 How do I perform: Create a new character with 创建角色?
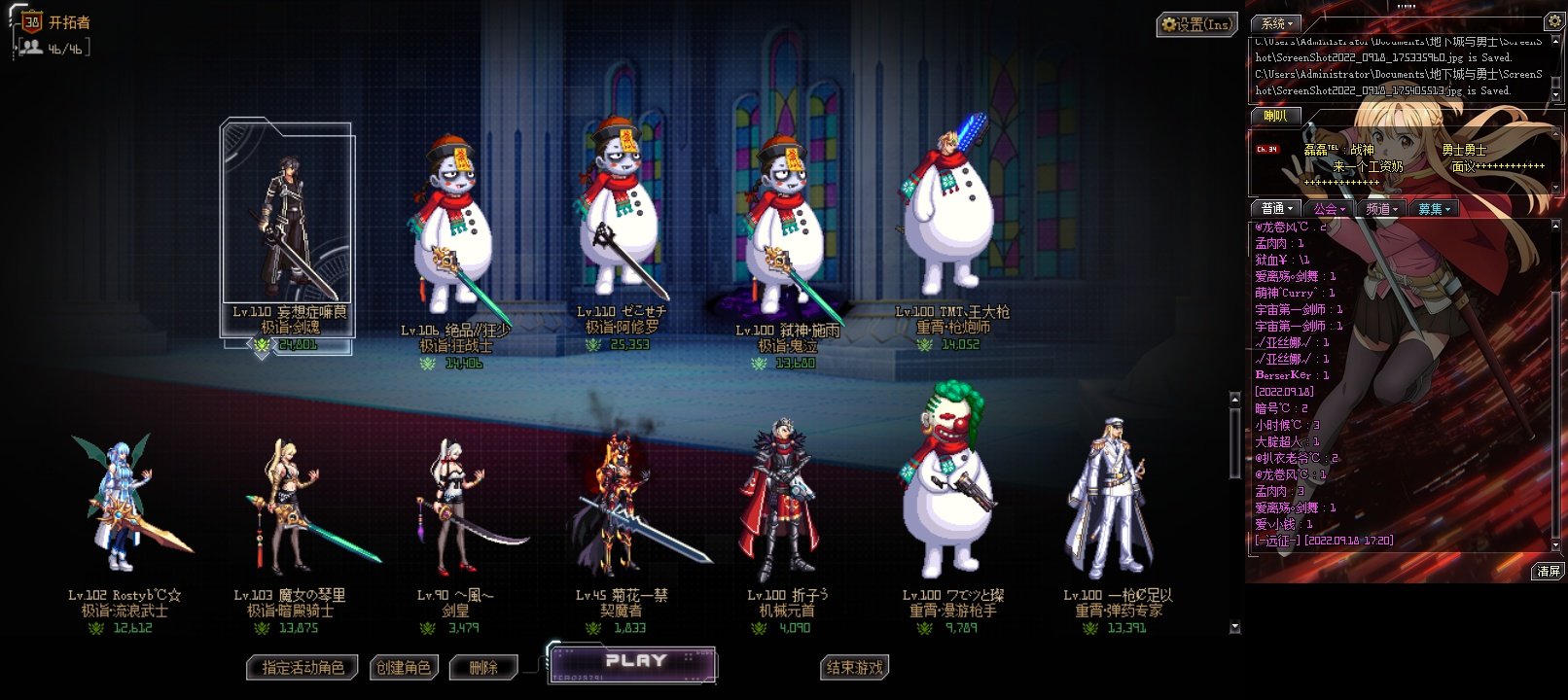(x=404, y=668)
